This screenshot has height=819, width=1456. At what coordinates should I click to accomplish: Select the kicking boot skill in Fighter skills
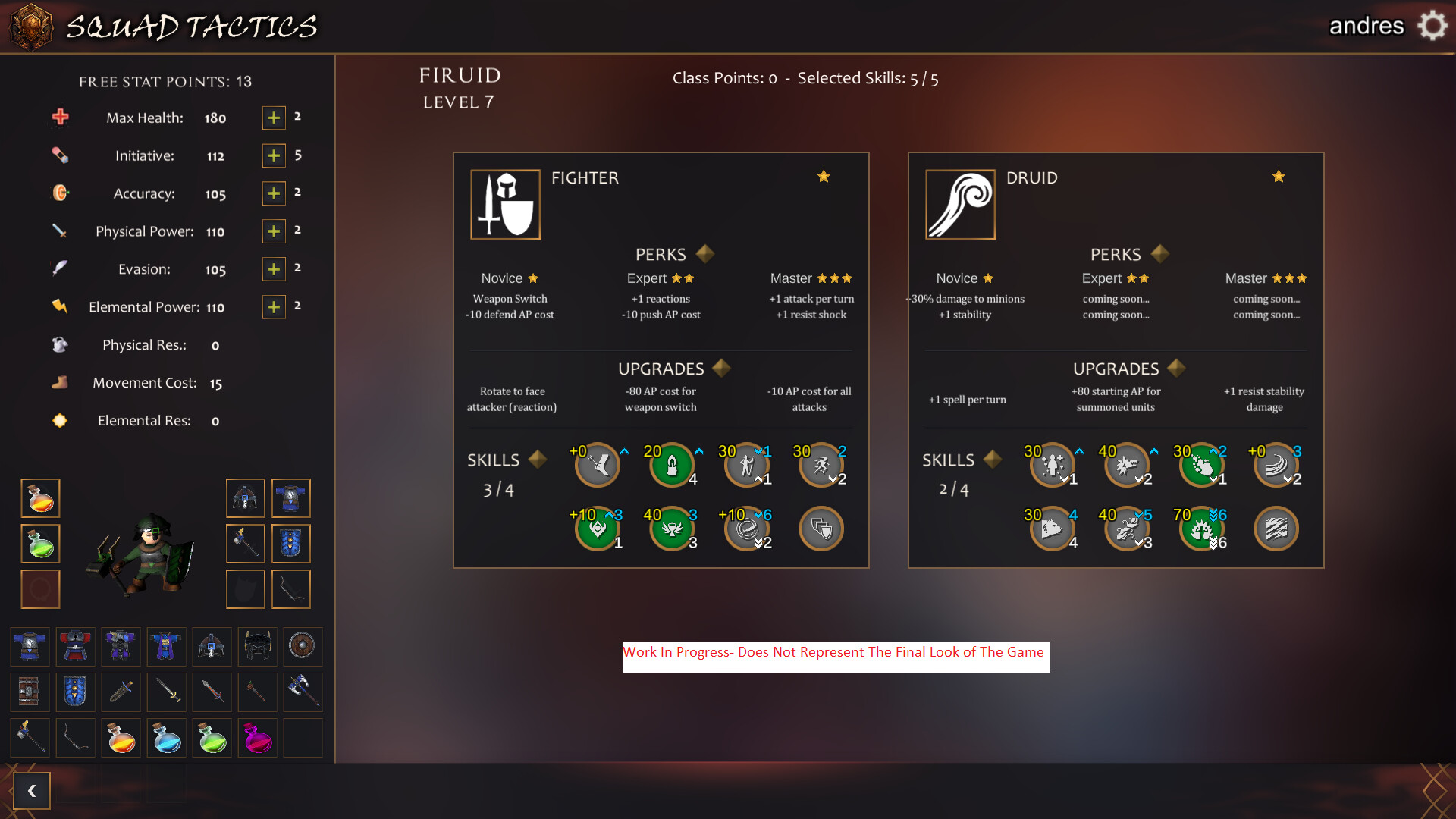point(598,466)
